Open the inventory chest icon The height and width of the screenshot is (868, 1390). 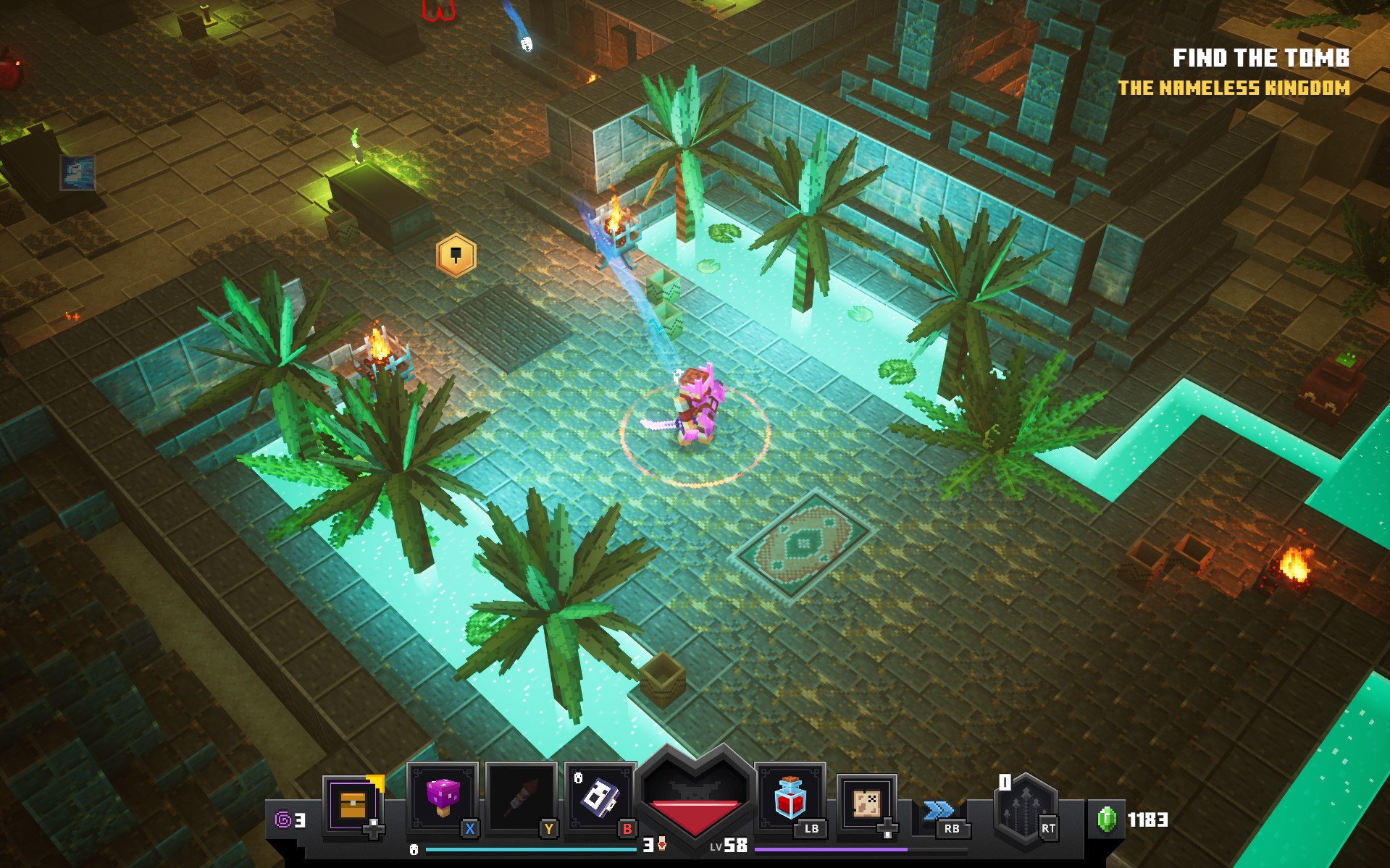353,804
